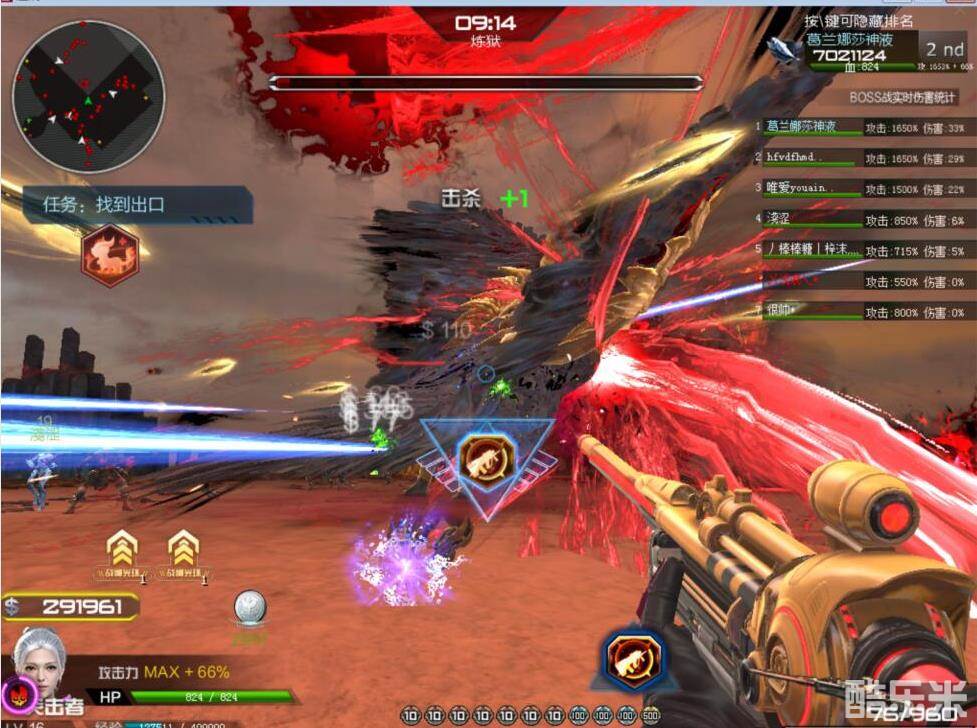Click the BOSS战实时伤害统计 panel header
This screenshot has width=977, height=728.
pyautogui.click(x=903, y=98)
